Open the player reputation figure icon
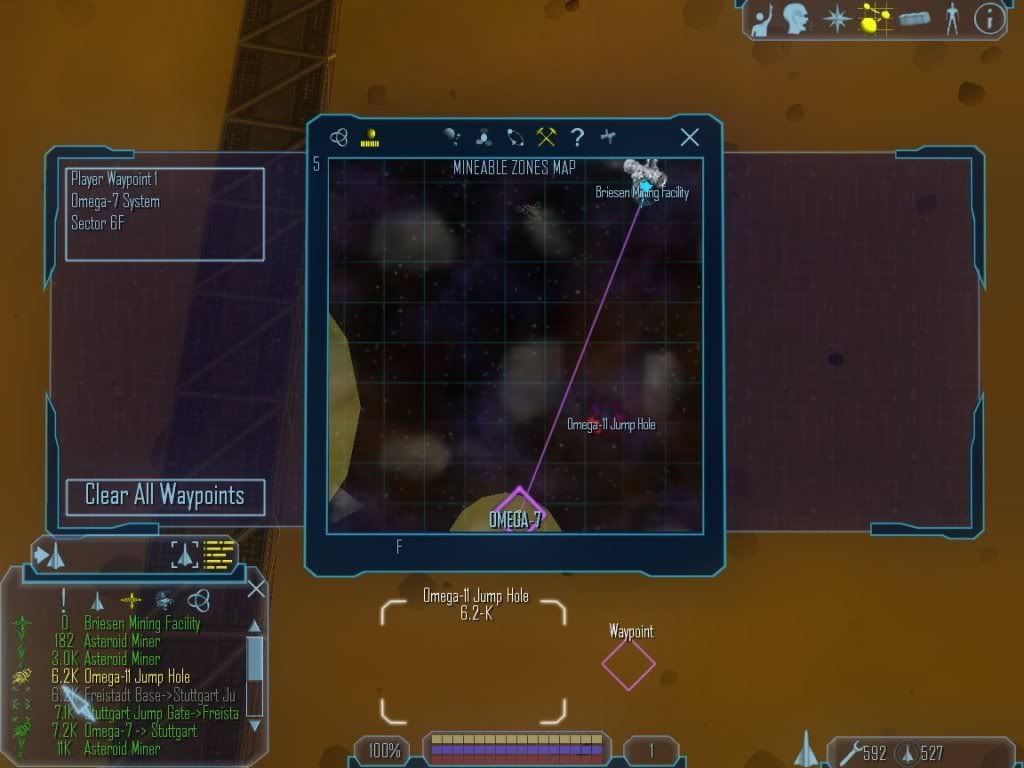The width and height of the screenshot is (1024, 768). [952, 19]
